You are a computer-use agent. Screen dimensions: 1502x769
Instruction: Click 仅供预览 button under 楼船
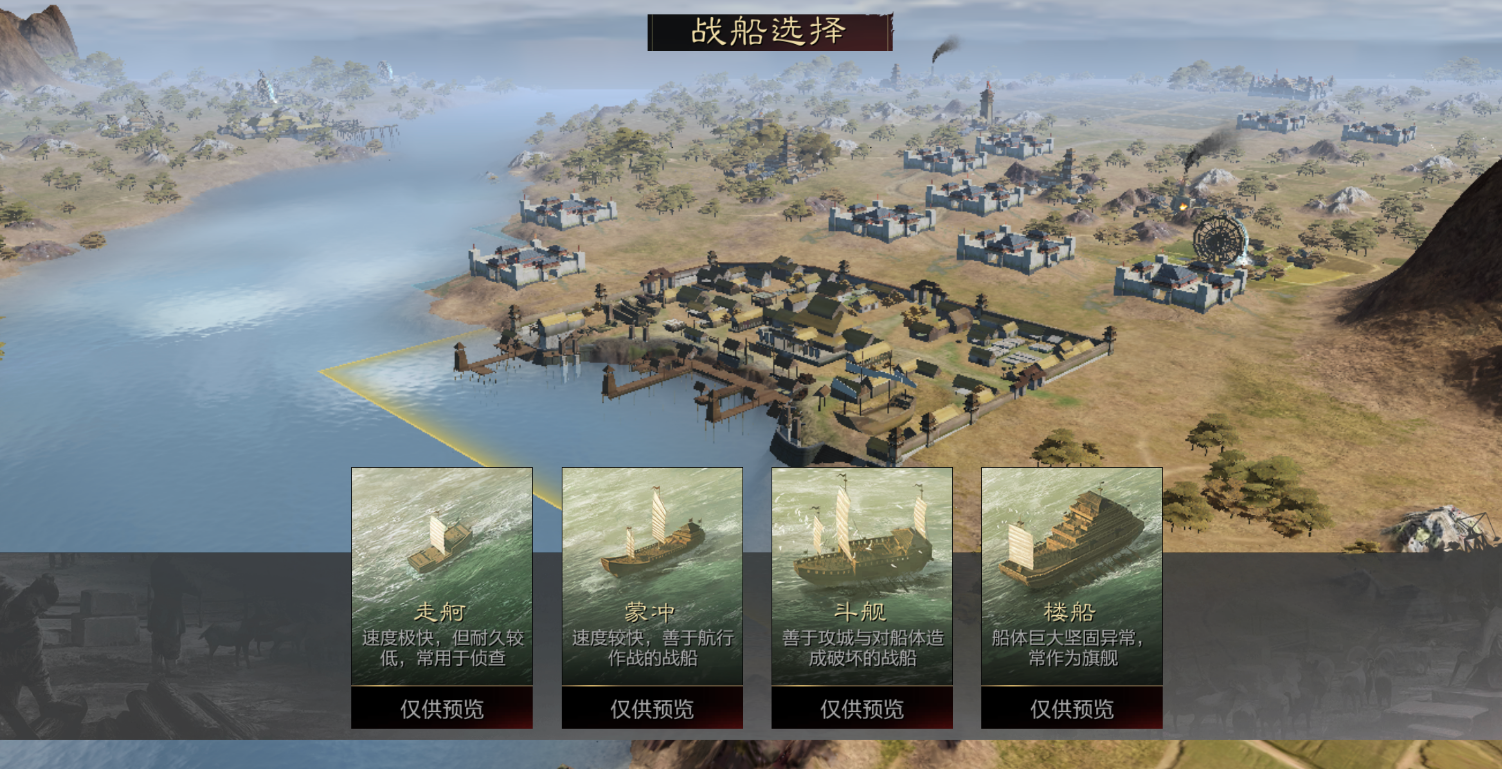(1072, 709)
